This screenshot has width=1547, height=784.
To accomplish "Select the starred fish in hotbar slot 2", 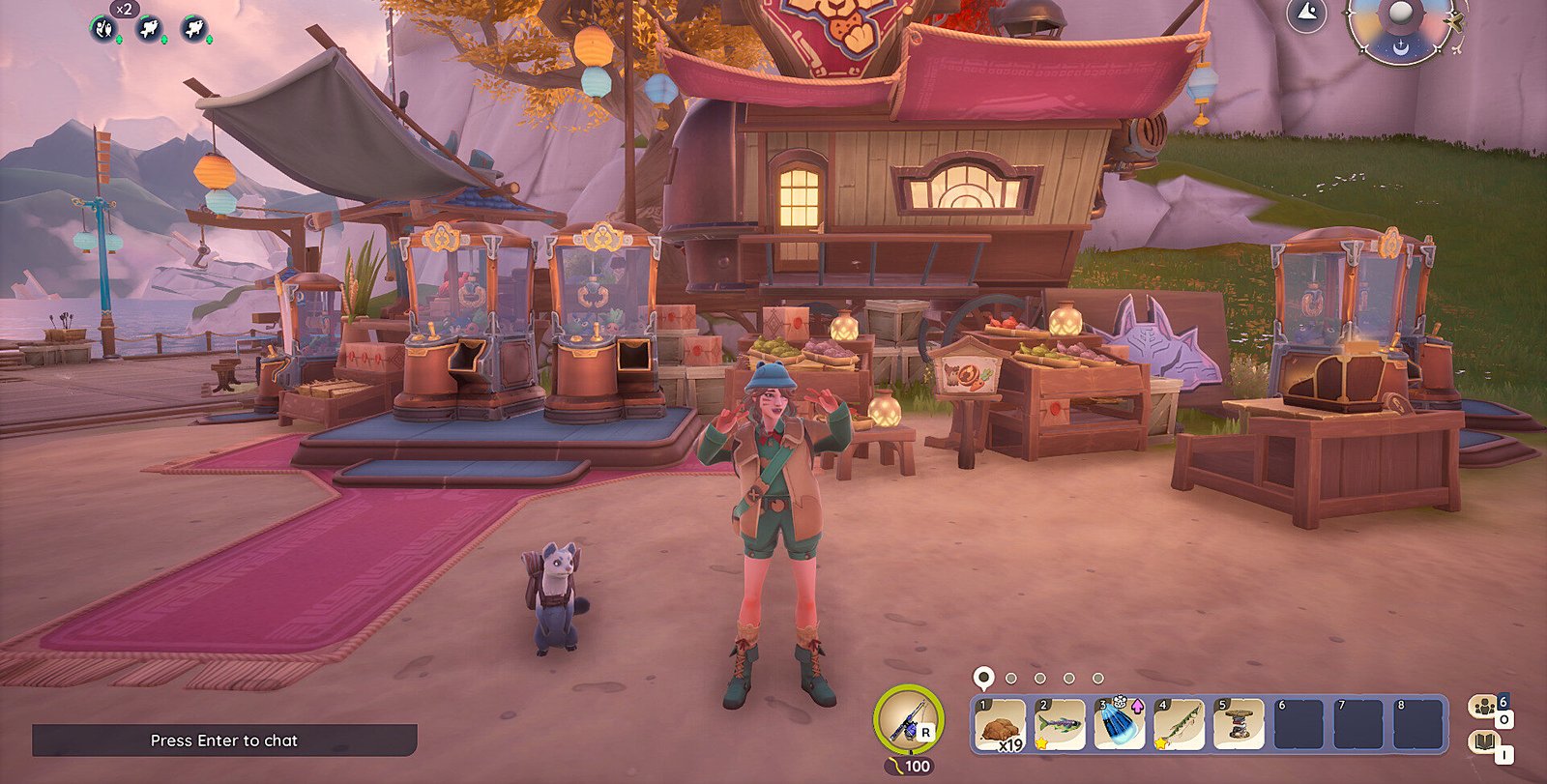I will pyautogui.click(x=1060, y=724).
